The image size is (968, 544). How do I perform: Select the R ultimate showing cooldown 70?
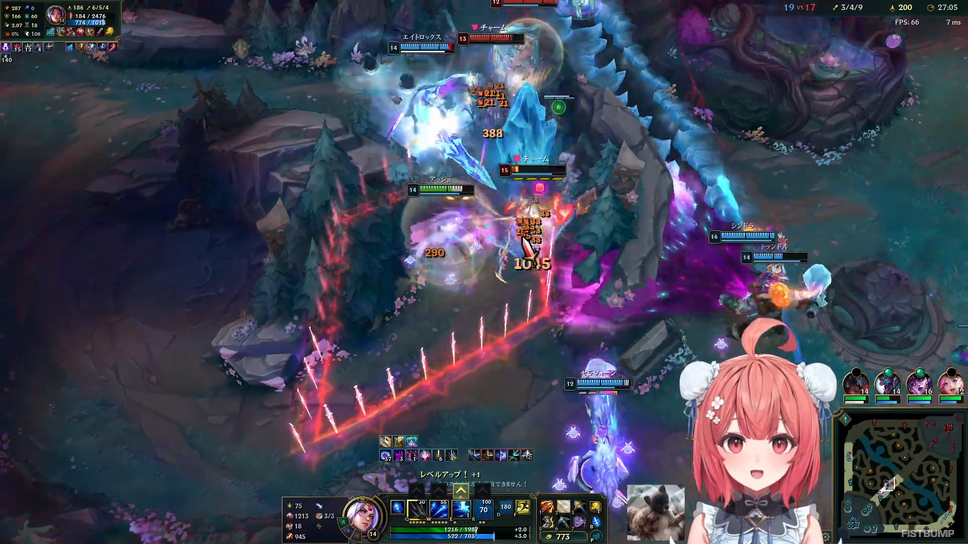485,509
